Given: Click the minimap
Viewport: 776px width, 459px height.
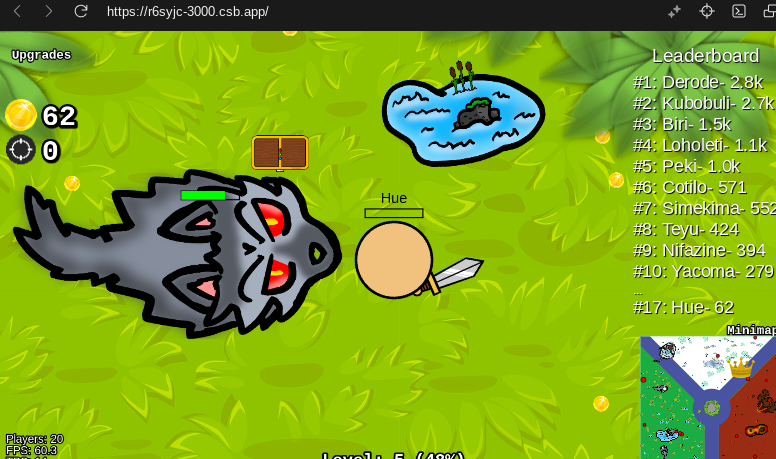Looking at the screenshot, I should 708,397.
